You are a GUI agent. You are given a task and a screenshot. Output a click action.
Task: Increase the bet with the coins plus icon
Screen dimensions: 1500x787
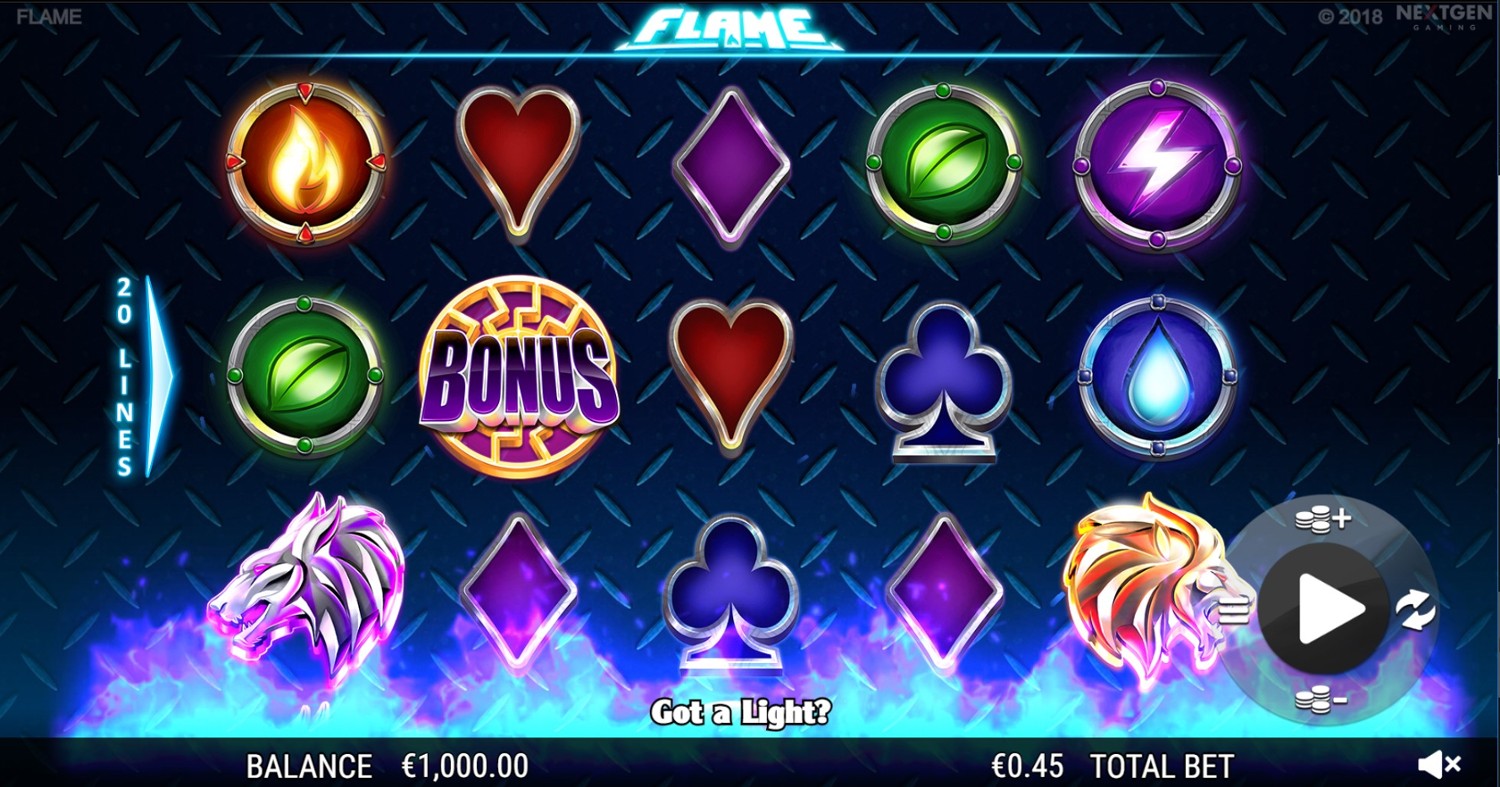(1322, 519)
